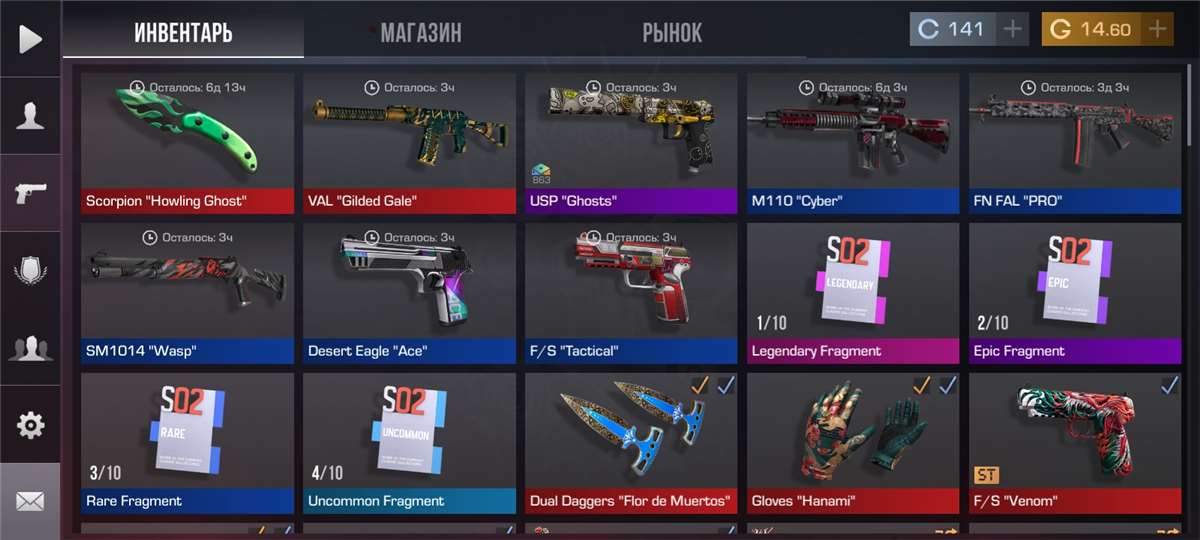Image resolution: width=1200 pixels, height=540 pixels.
Task: Select the Инвентарь tab
Action: coord(183,32)
